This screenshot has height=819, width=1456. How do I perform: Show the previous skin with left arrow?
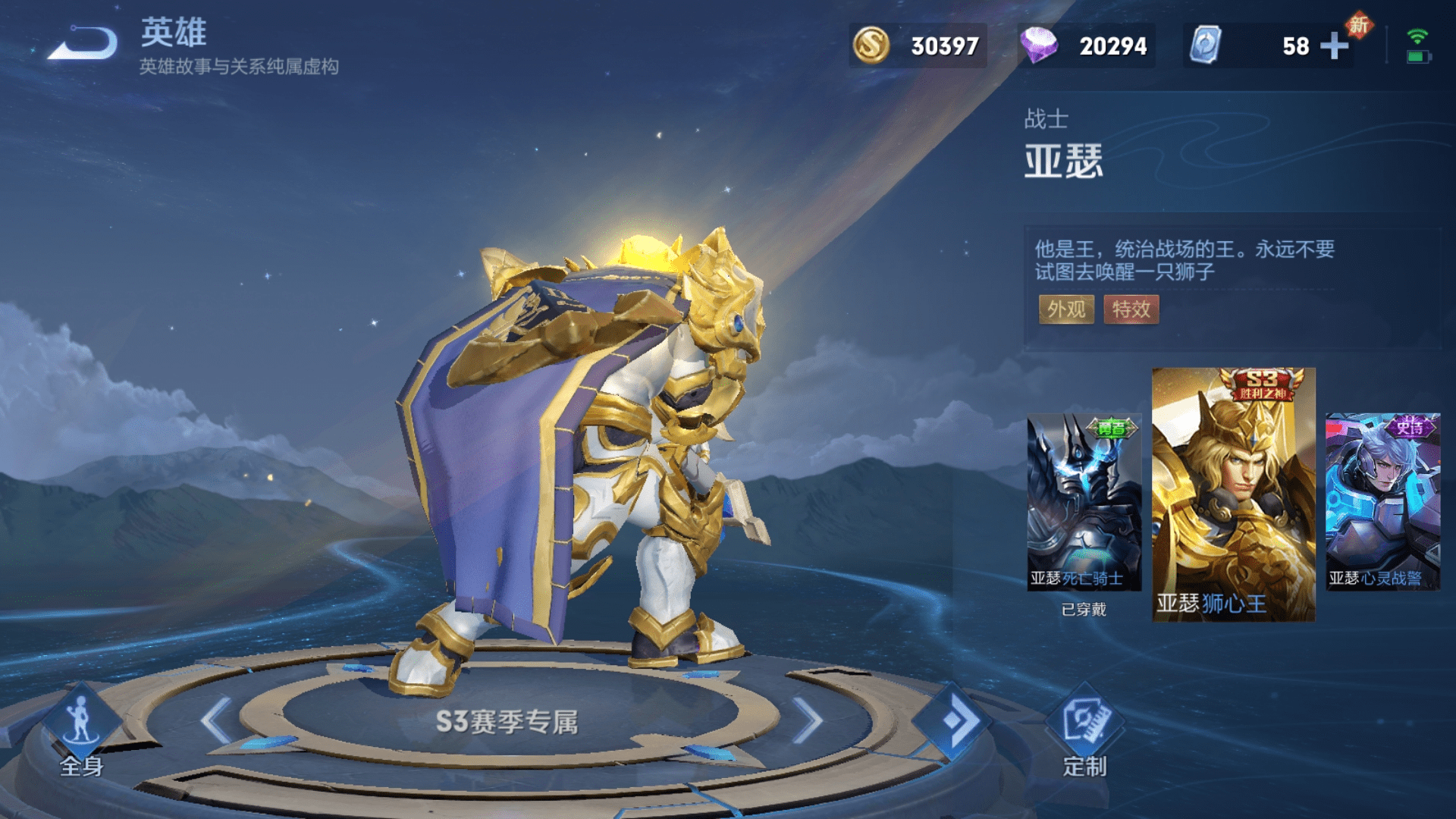tap(217, 720)
